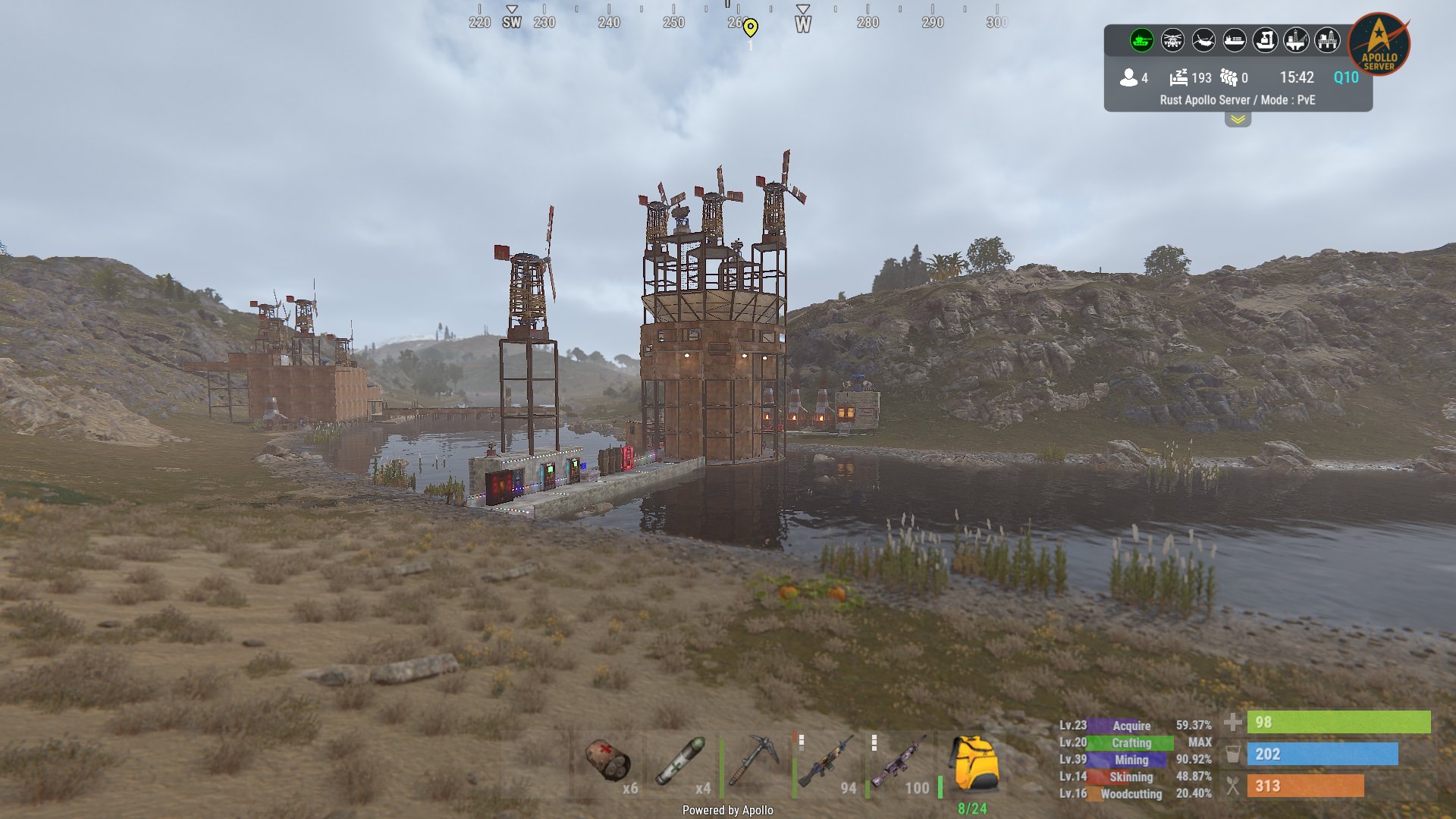Click the green tank event icon
This screenshot has width=1456, height=819.
(1141, 40)
